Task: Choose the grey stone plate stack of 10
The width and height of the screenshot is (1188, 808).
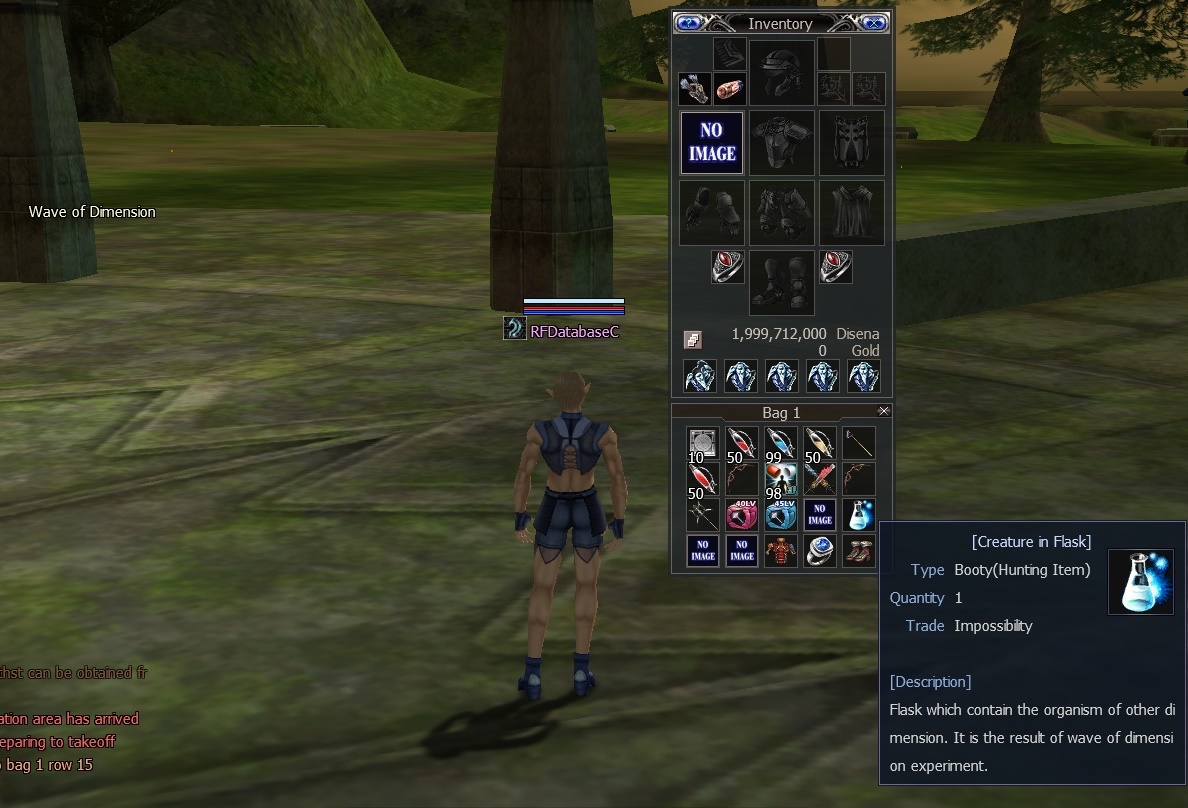Action: [703, 442]
